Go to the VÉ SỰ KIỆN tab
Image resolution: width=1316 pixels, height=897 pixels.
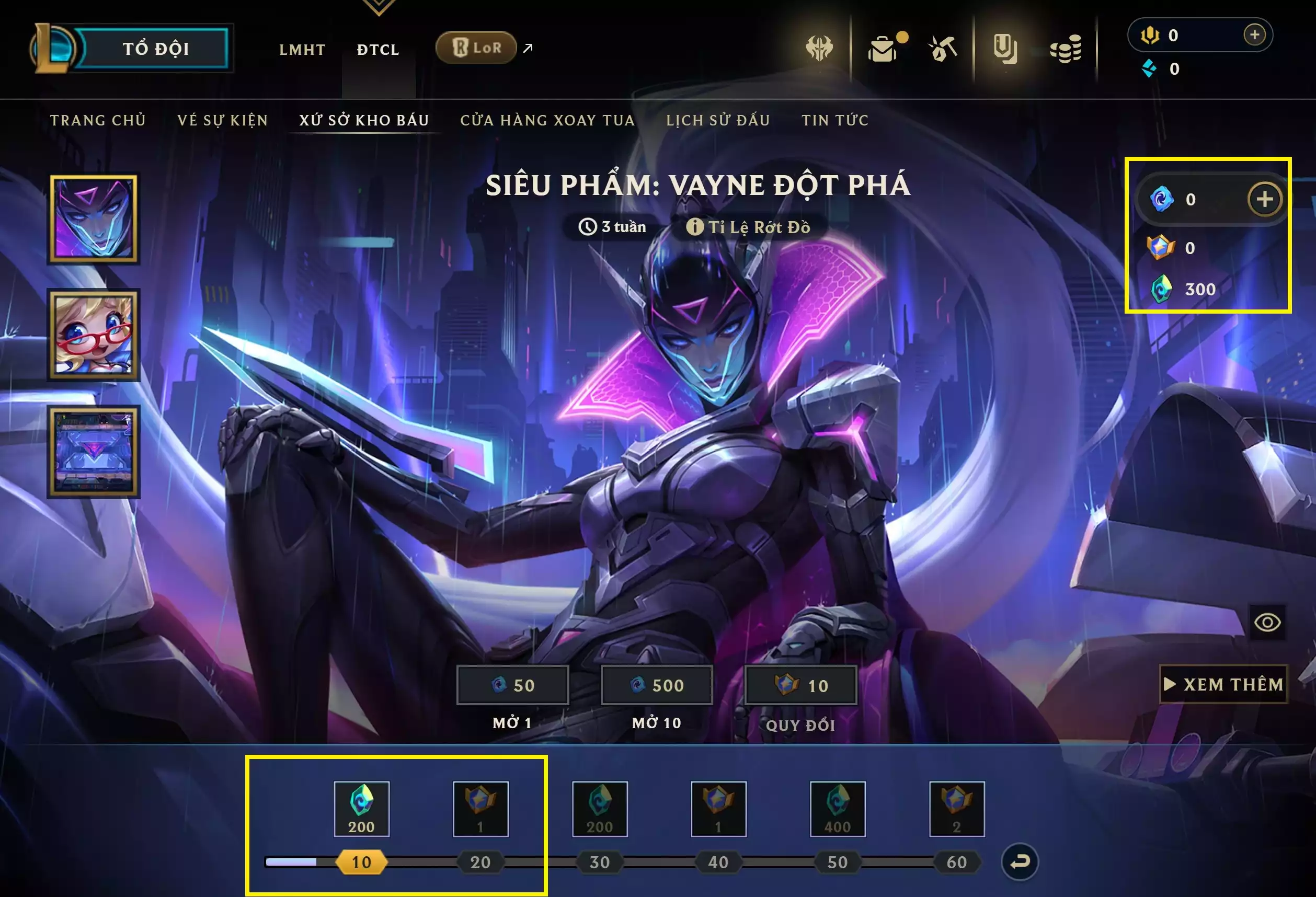click(223, 120)
